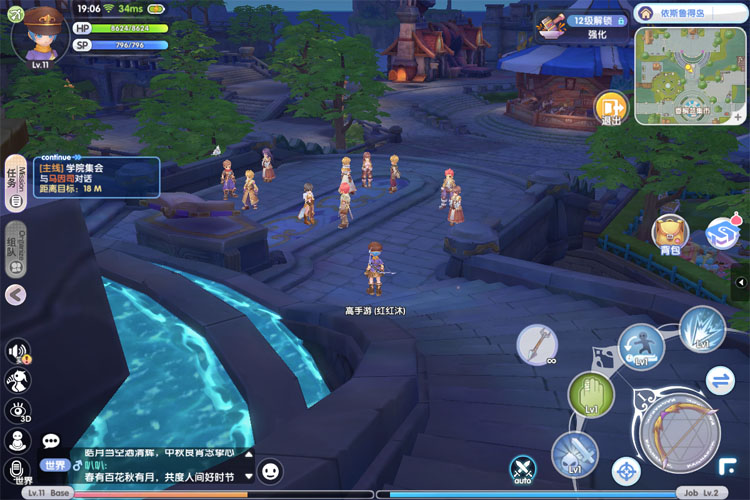The image size is (750, 500).
Task: Activate the green hand skill
Action: (x=590, y=395)
